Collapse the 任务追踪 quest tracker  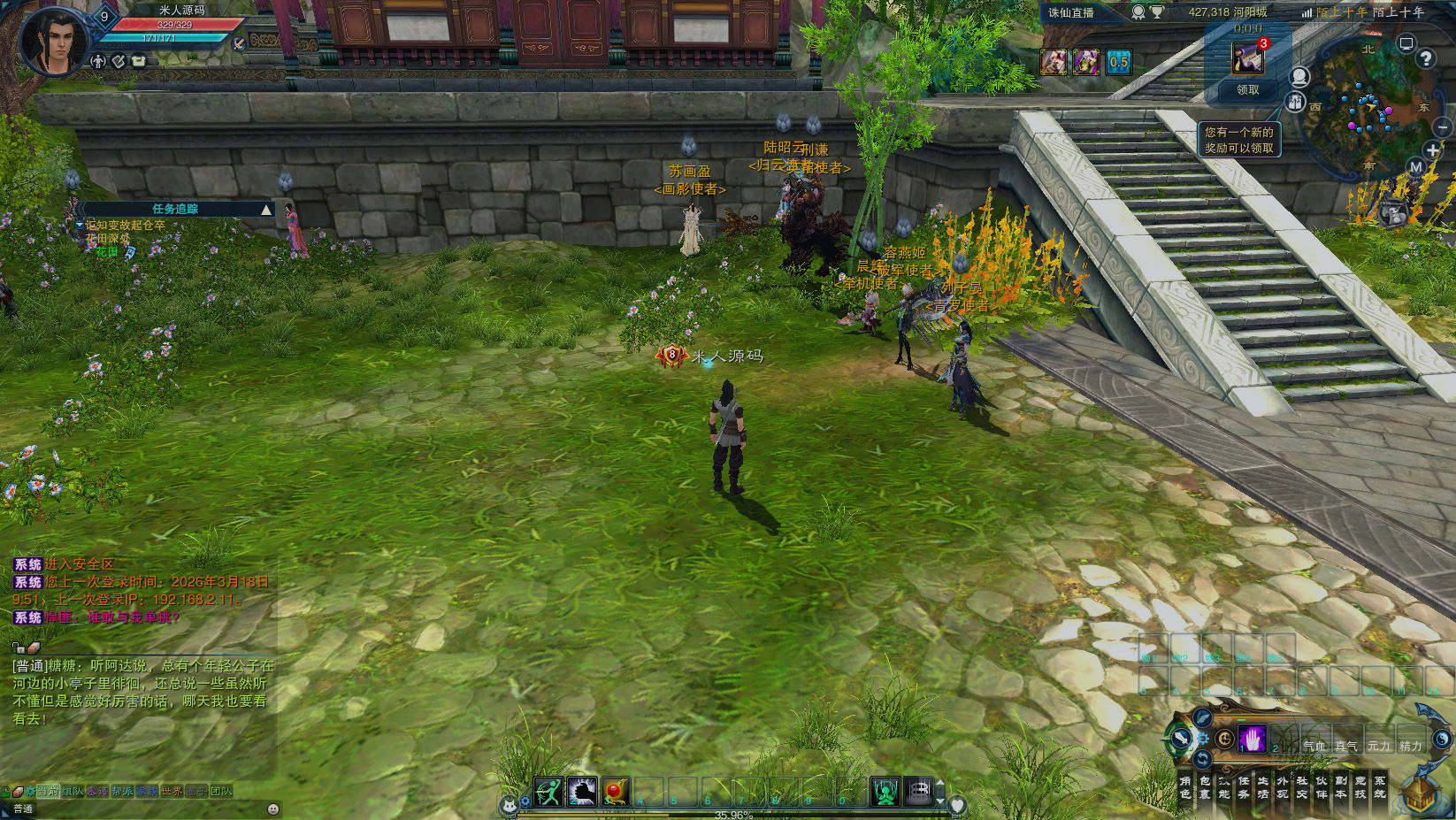coord(266,210)
